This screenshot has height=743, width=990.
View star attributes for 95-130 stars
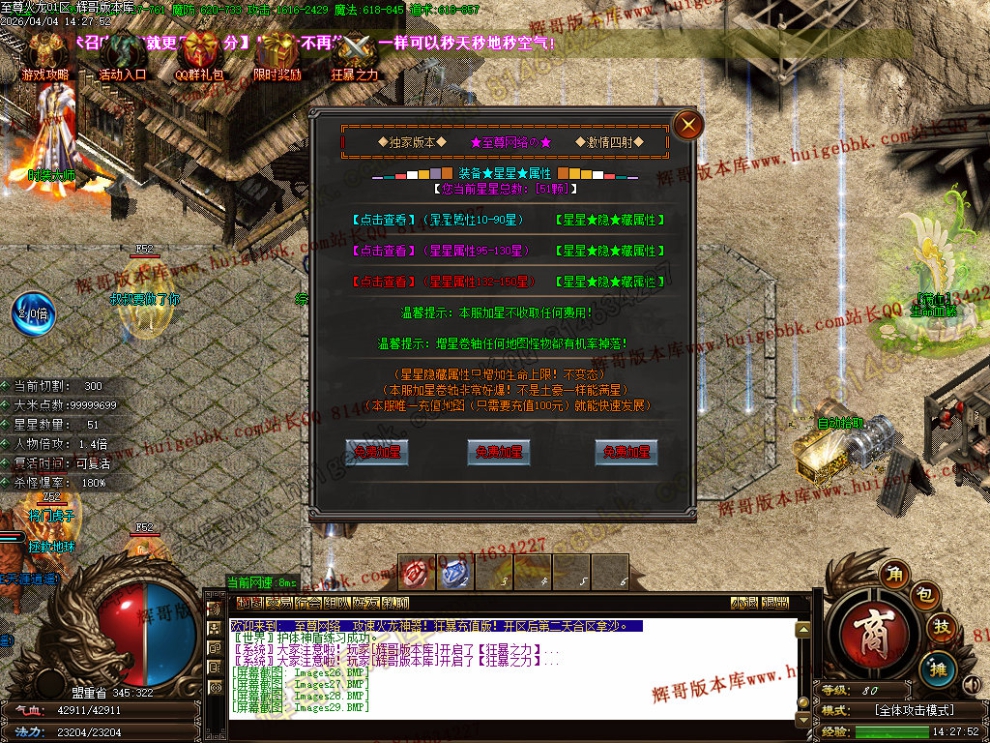(384, 250)
